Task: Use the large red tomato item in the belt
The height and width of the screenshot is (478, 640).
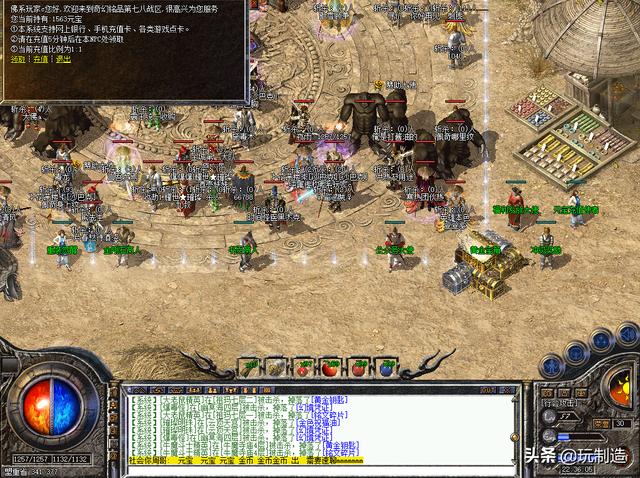Action: tap(331, 367)
